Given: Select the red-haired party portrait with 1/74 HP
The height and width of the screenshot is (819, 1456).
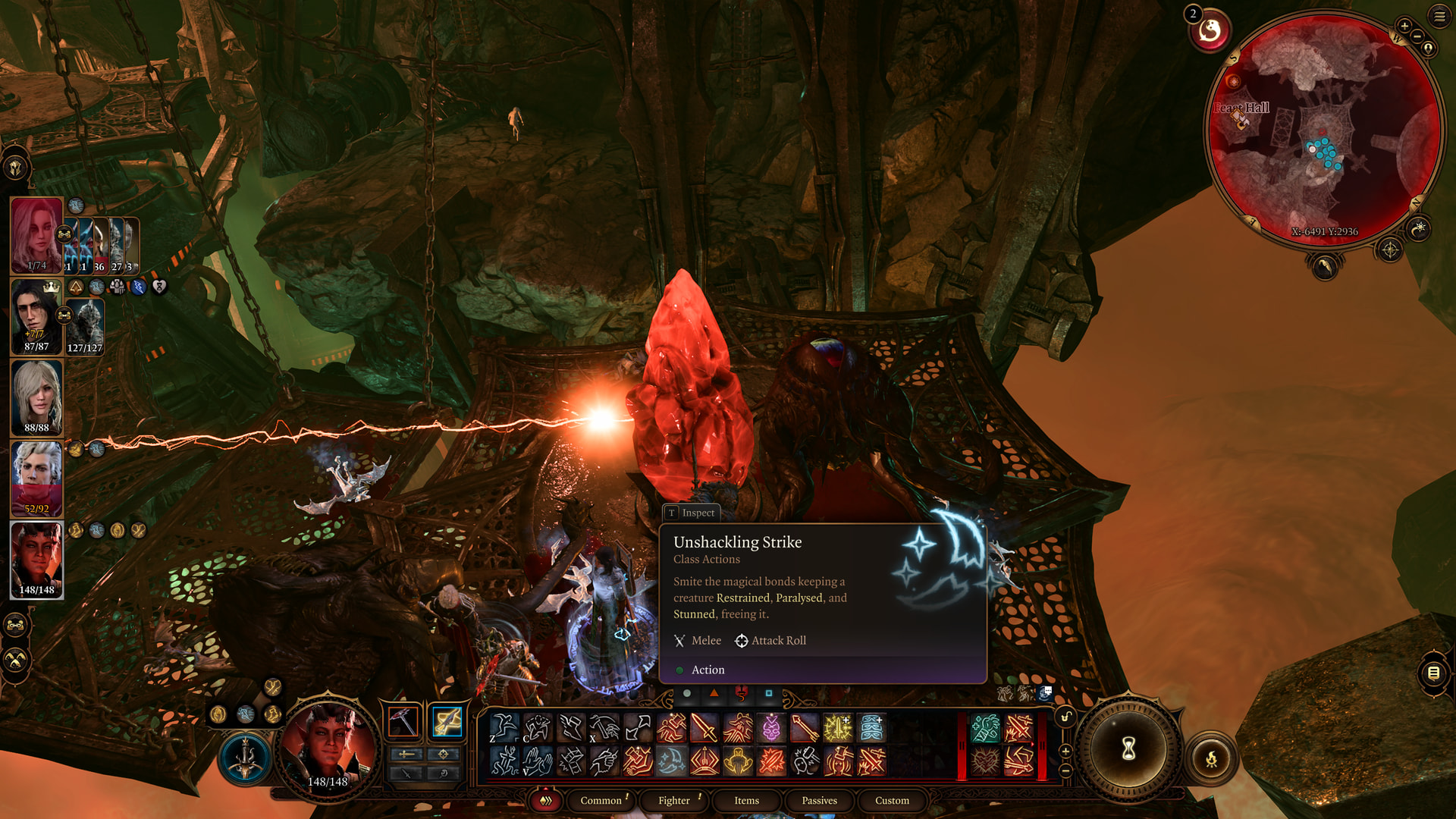Looking at the screenshot, I should [x=36, y=235].
